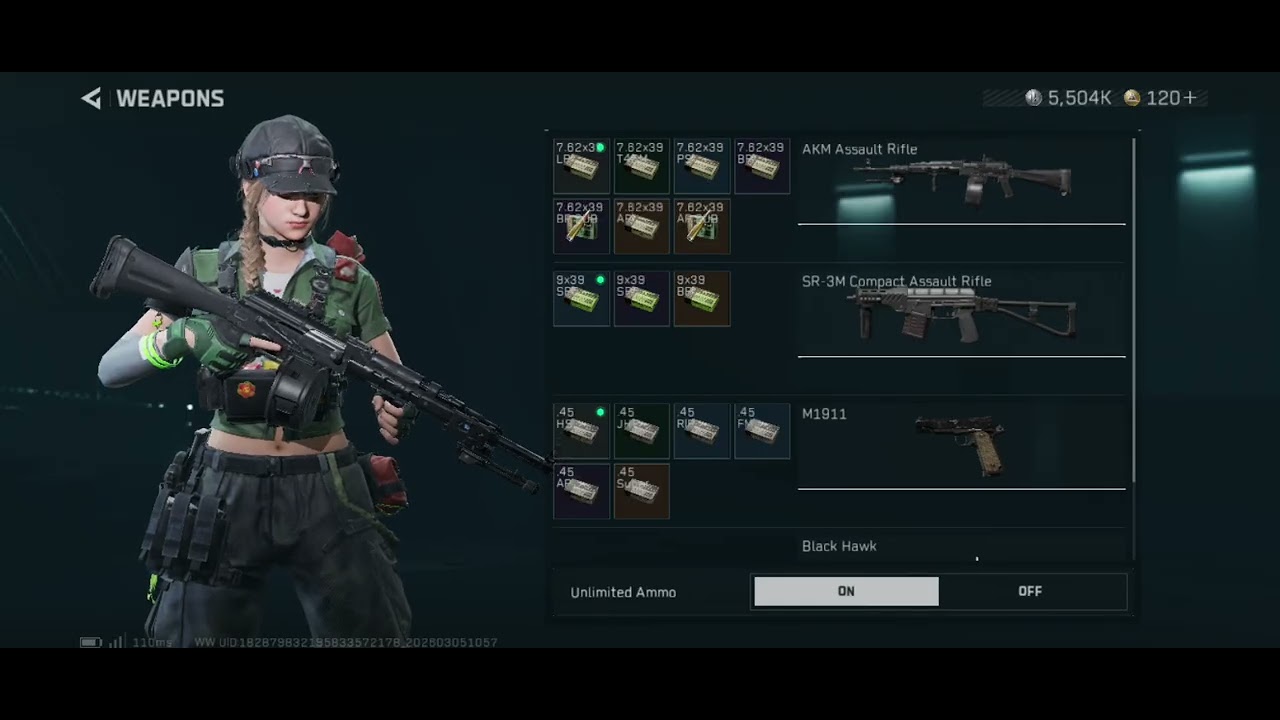Choose the .45 Super ammo slot
Viewport: 1280px width, 720px height.
[x=641, y=491]
